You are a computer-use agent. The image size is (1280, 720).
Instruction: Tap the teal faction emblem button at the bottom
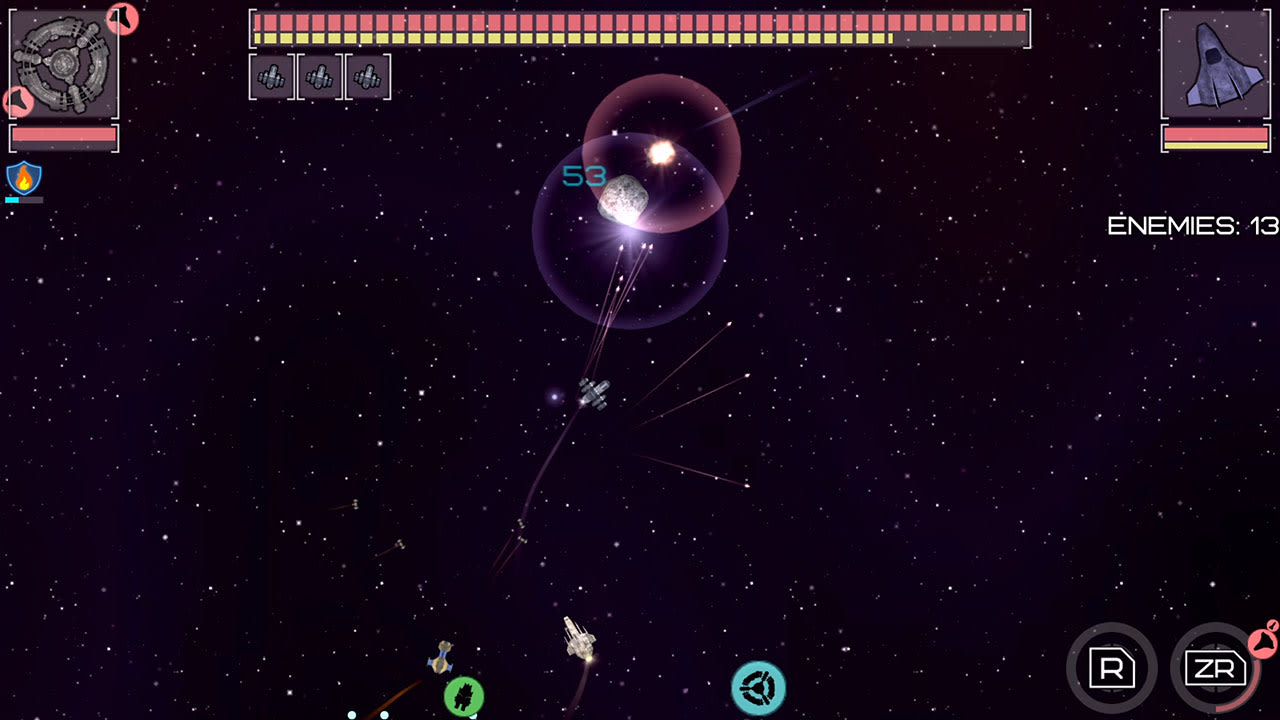point(761,686)
